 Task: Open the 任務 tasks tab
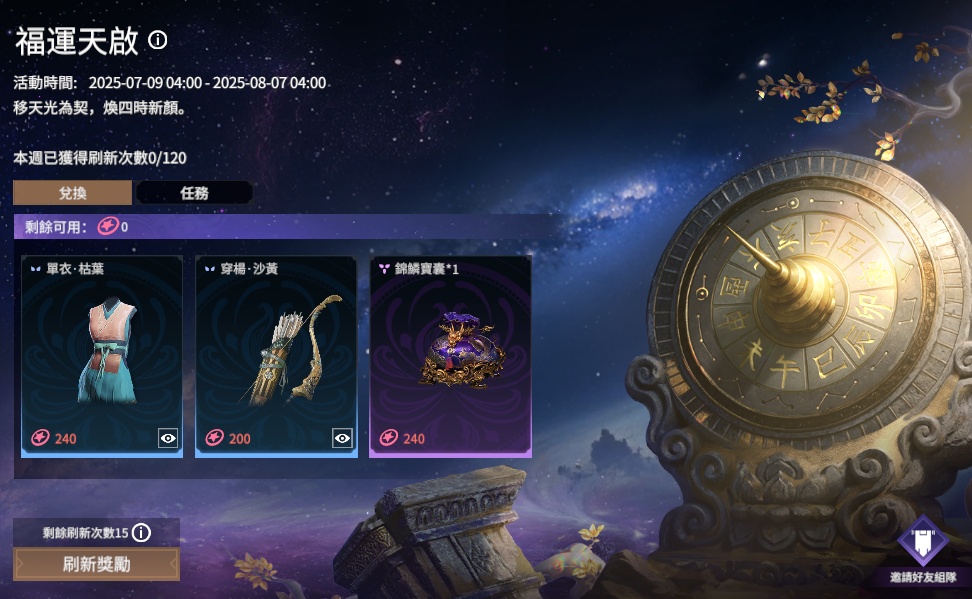pos(194,193)
